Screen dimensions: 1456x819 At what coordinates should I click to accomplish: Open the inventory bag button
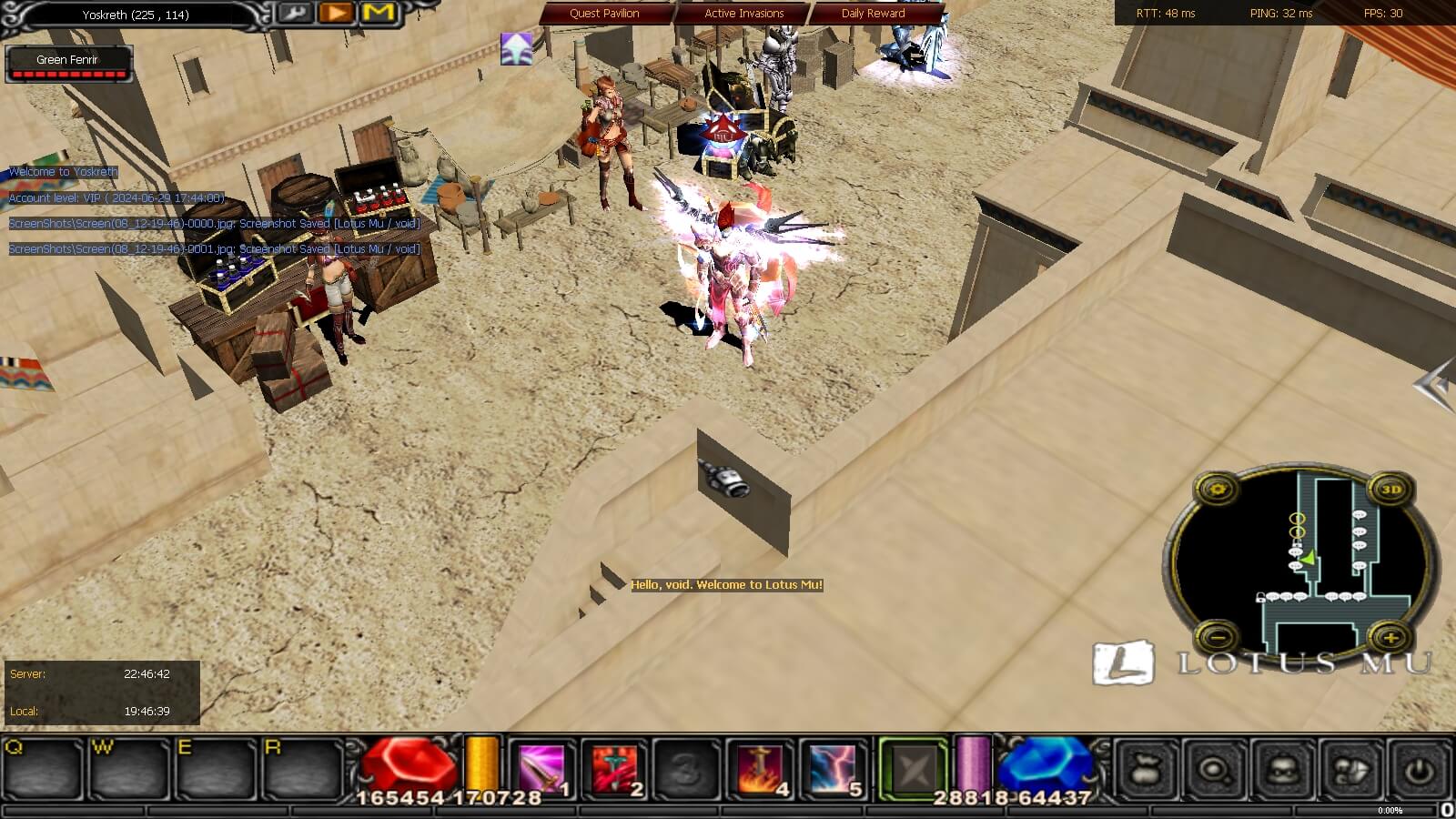(x=1147, y=771)
